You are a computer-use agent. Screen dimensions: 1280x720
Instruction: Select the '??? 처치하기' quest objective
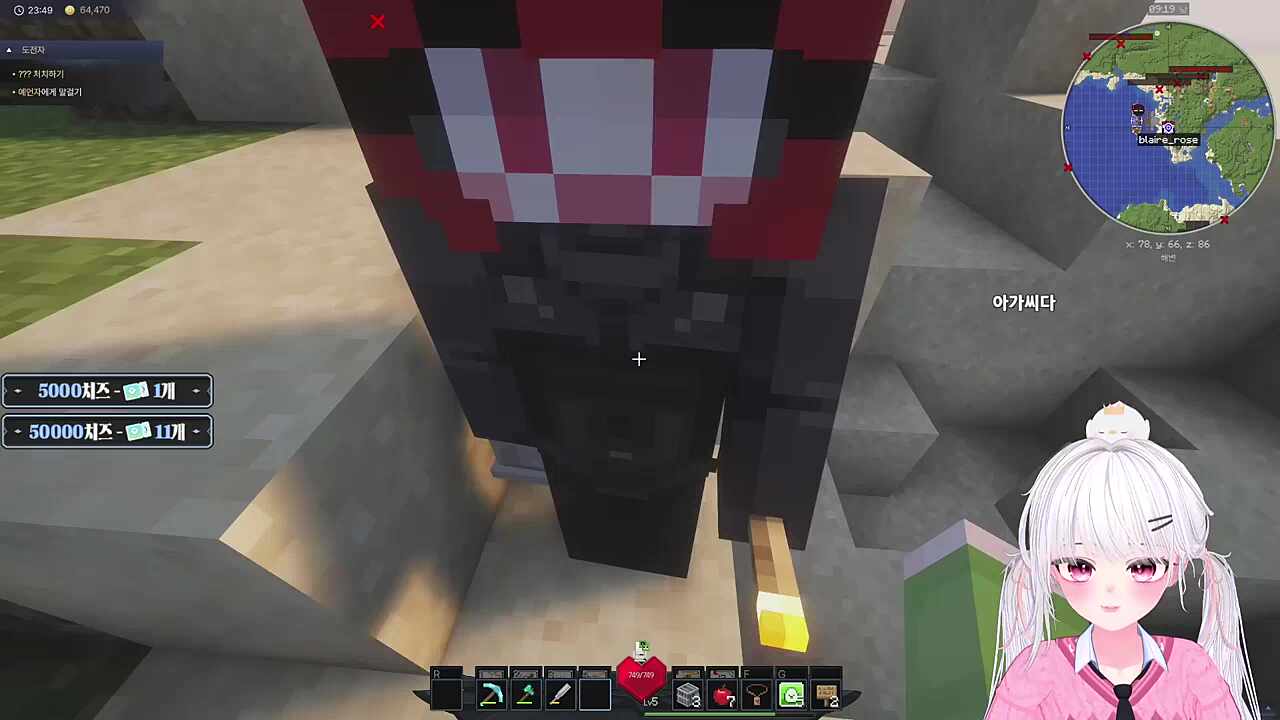(x=41, y=74)
